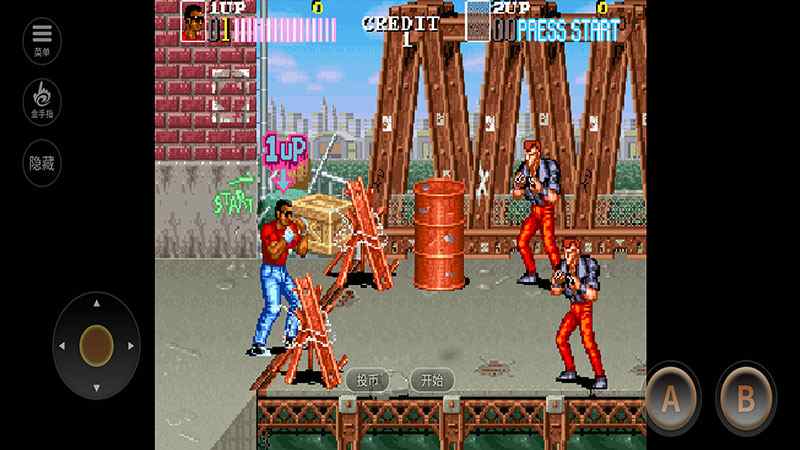Viewport: 800px width, 450px height.
Task: Tap the virtual joystick's down arrow
Action: click(x=96, y=388)
